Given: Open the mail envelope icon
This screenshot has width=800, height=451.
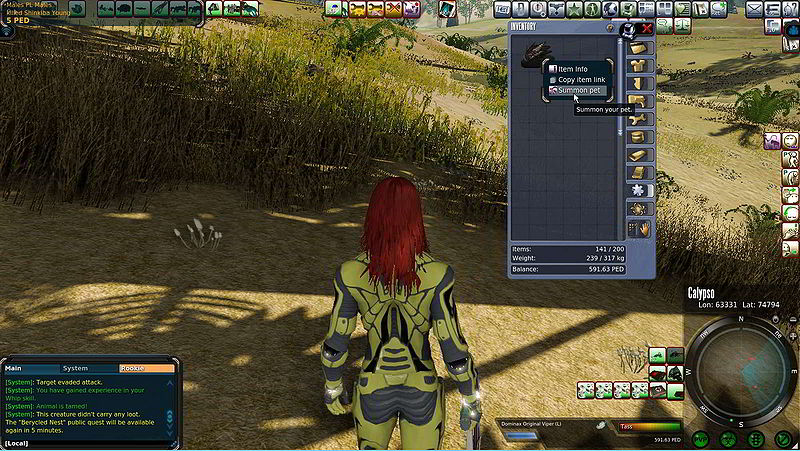Looking at the screenshot, I should (754, 9).
